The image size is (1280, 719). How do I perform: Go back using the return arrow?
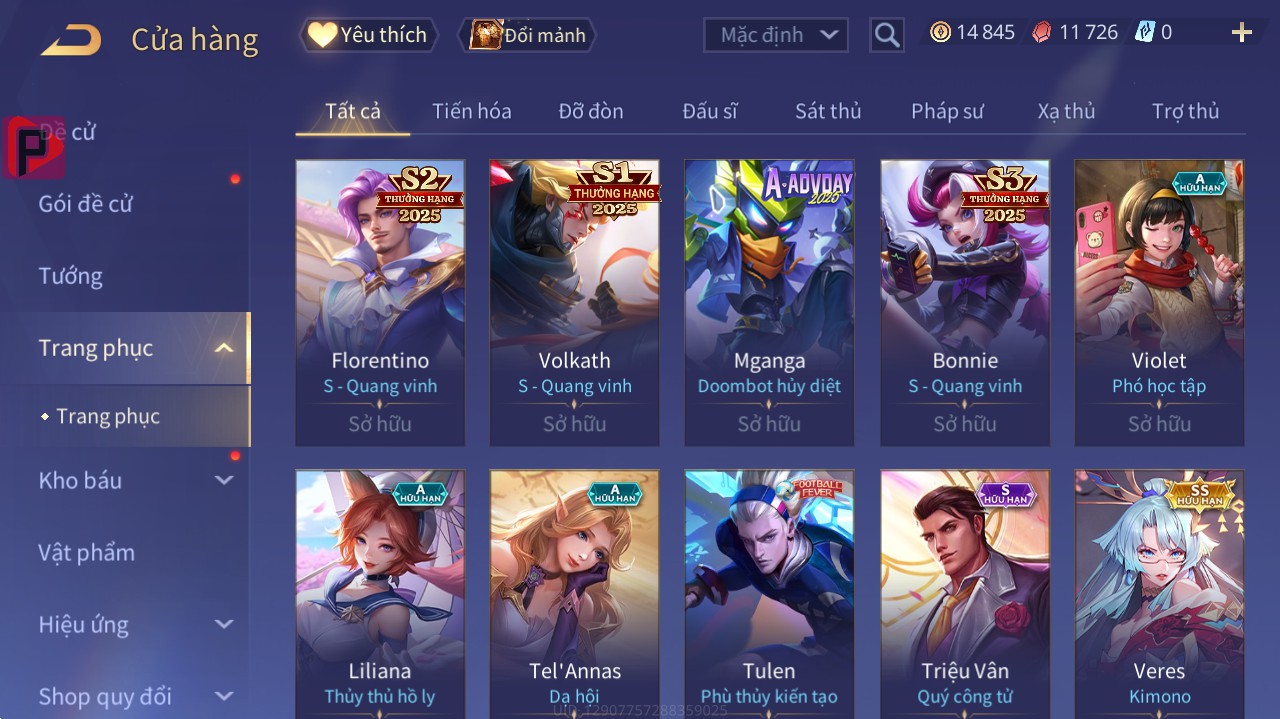[71, 40]
